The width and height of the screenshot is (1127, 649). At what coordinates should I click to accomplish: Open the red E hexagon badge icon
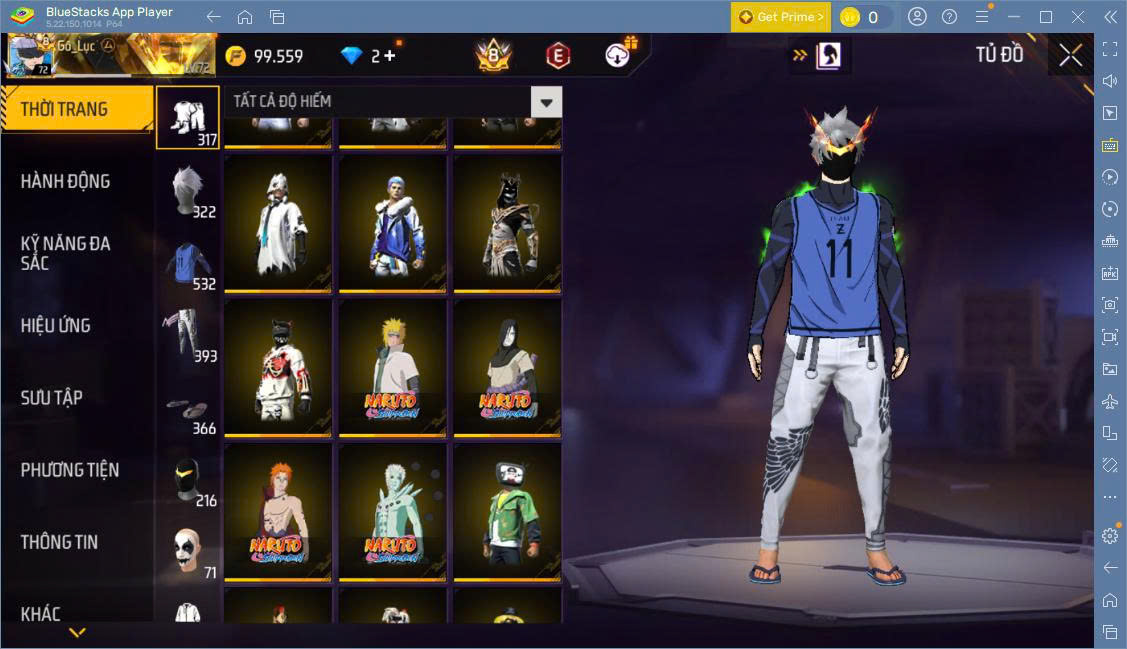pos(558,56)
